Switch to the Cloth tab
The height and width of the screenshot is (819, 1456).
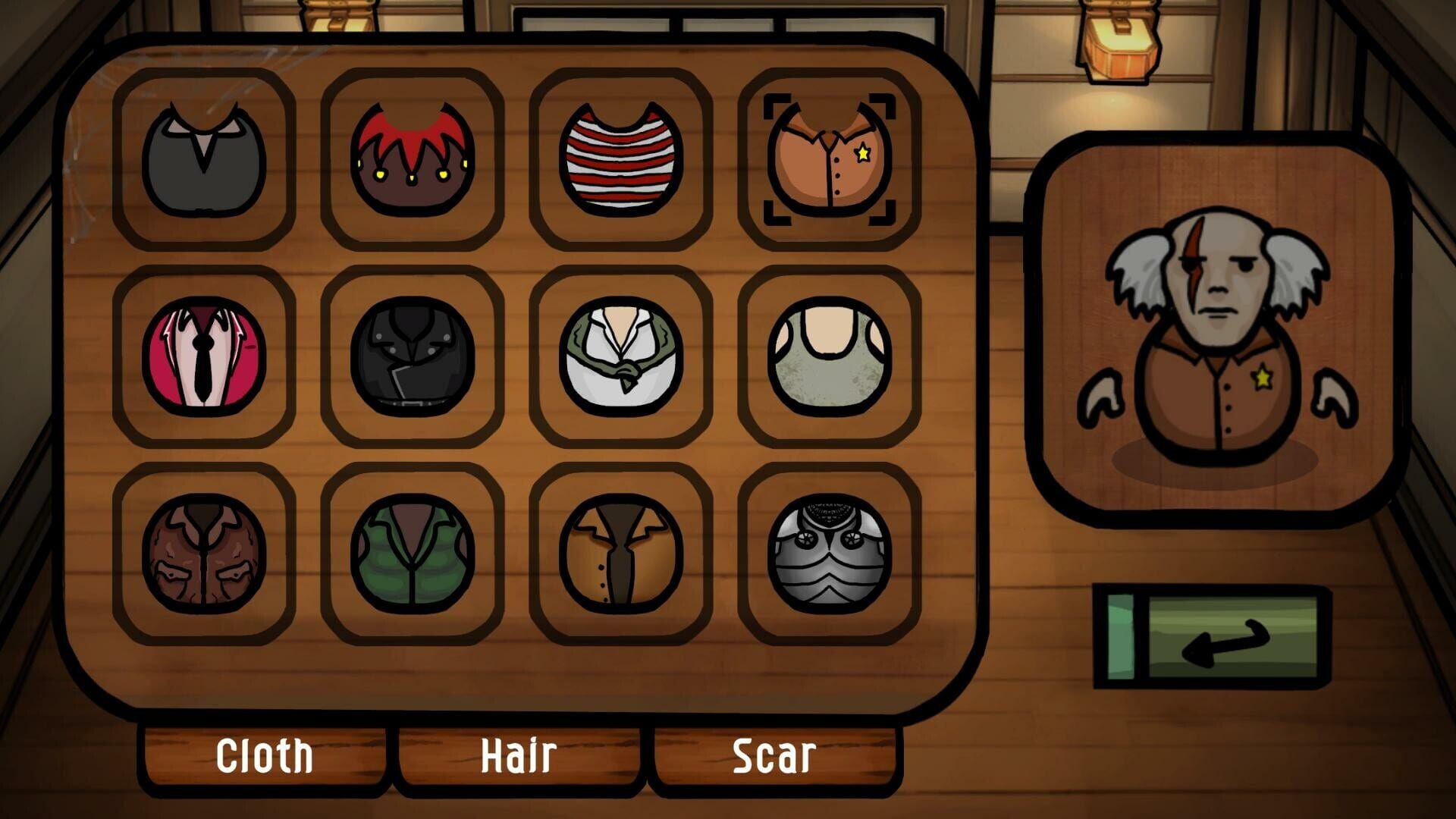[x=264, y=753]
